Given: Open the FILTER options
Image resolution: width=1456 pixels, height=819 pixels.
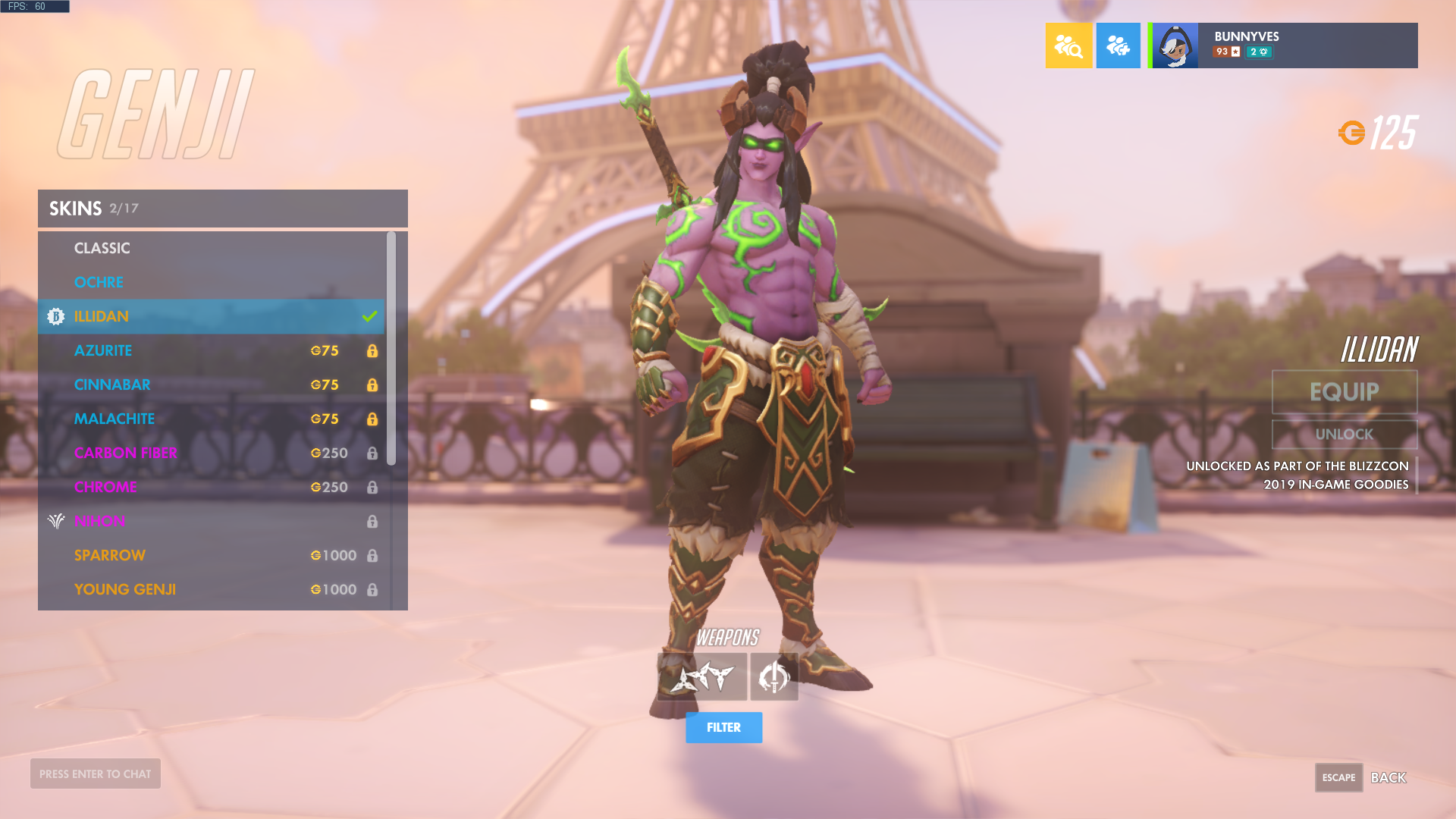Looking at the screenshot, I should [x=723, y=727].
